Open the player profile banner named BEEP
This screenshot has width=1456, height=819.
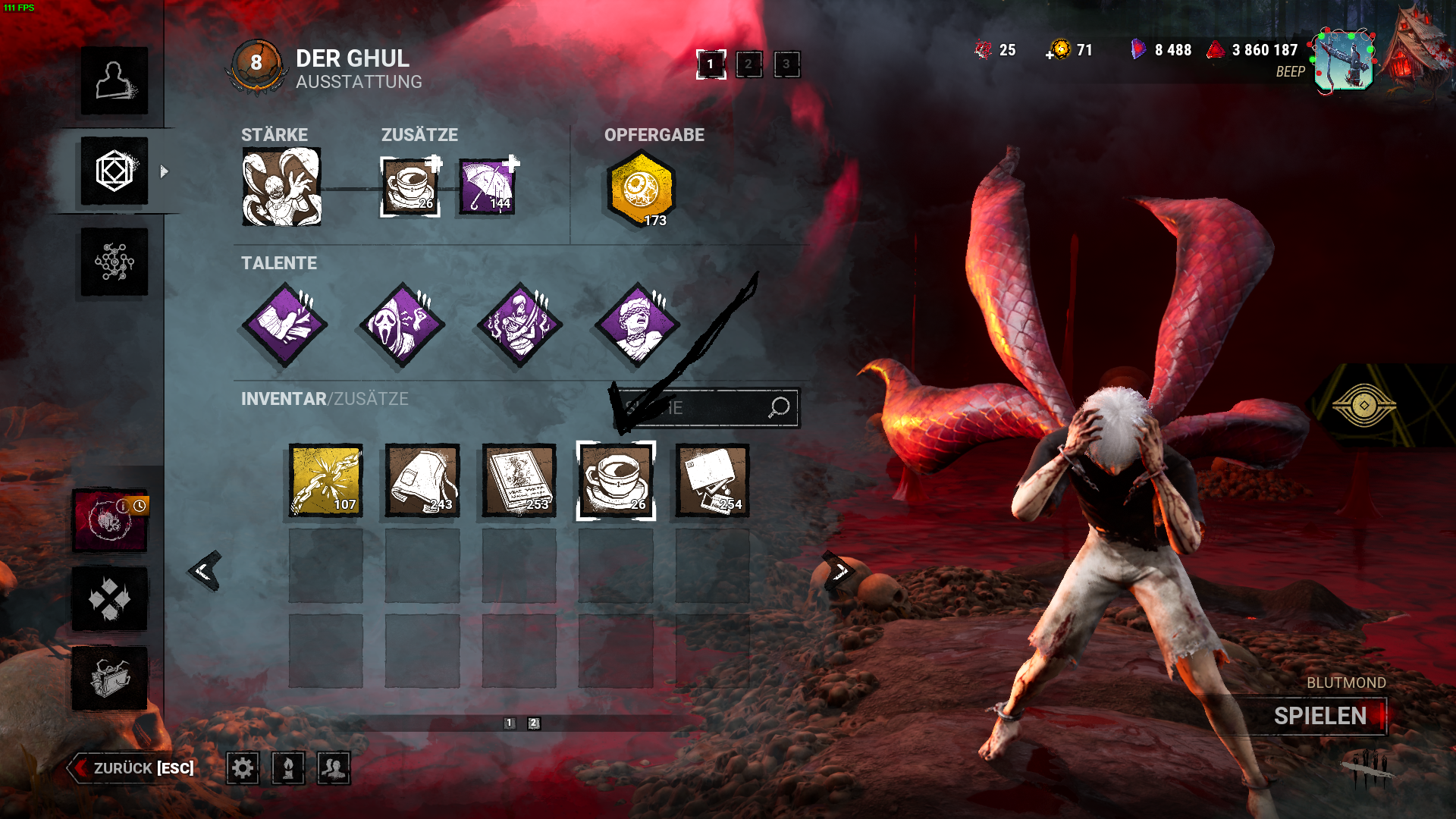click(1343, 61)
